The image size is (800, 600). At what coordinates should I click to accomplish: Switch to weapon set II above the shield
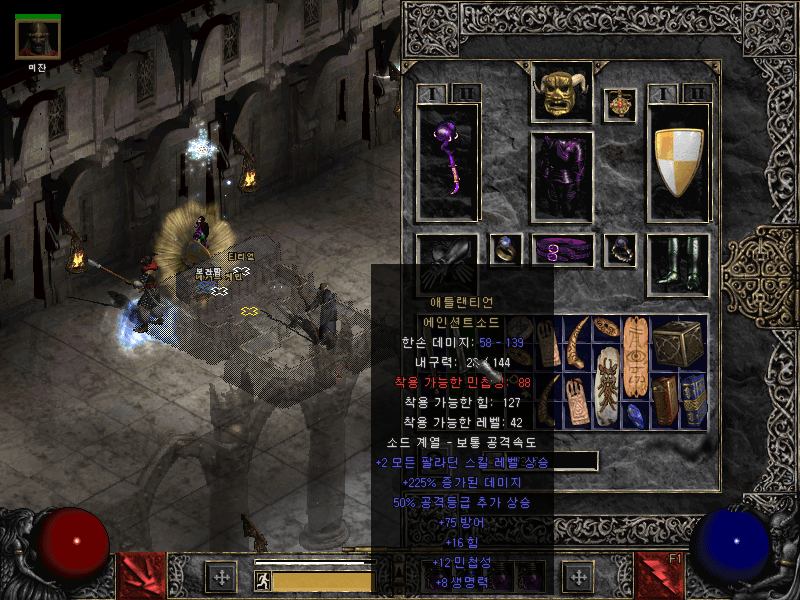[696, 94]
